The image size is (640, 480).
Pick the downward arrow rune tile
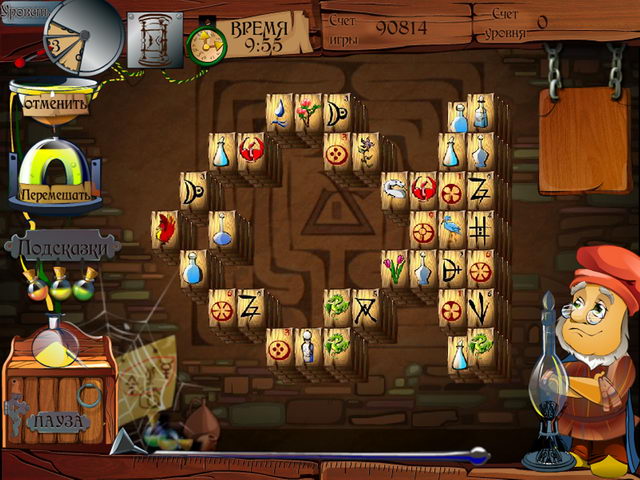pos(481,307)
